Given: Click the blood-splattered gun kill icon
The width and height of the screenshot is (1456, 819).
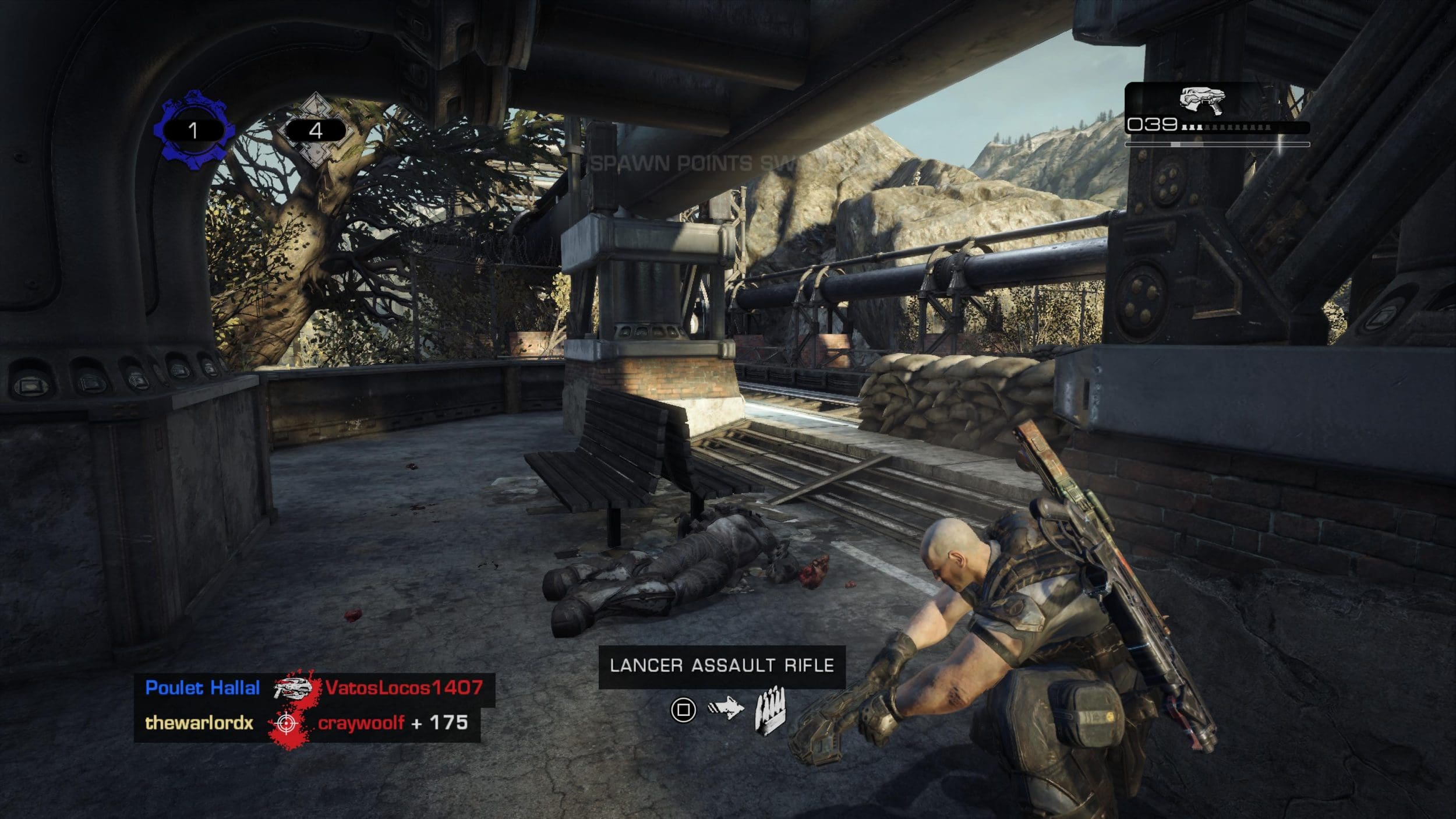Looking at the screenshot, I should [x=294, y=688].
